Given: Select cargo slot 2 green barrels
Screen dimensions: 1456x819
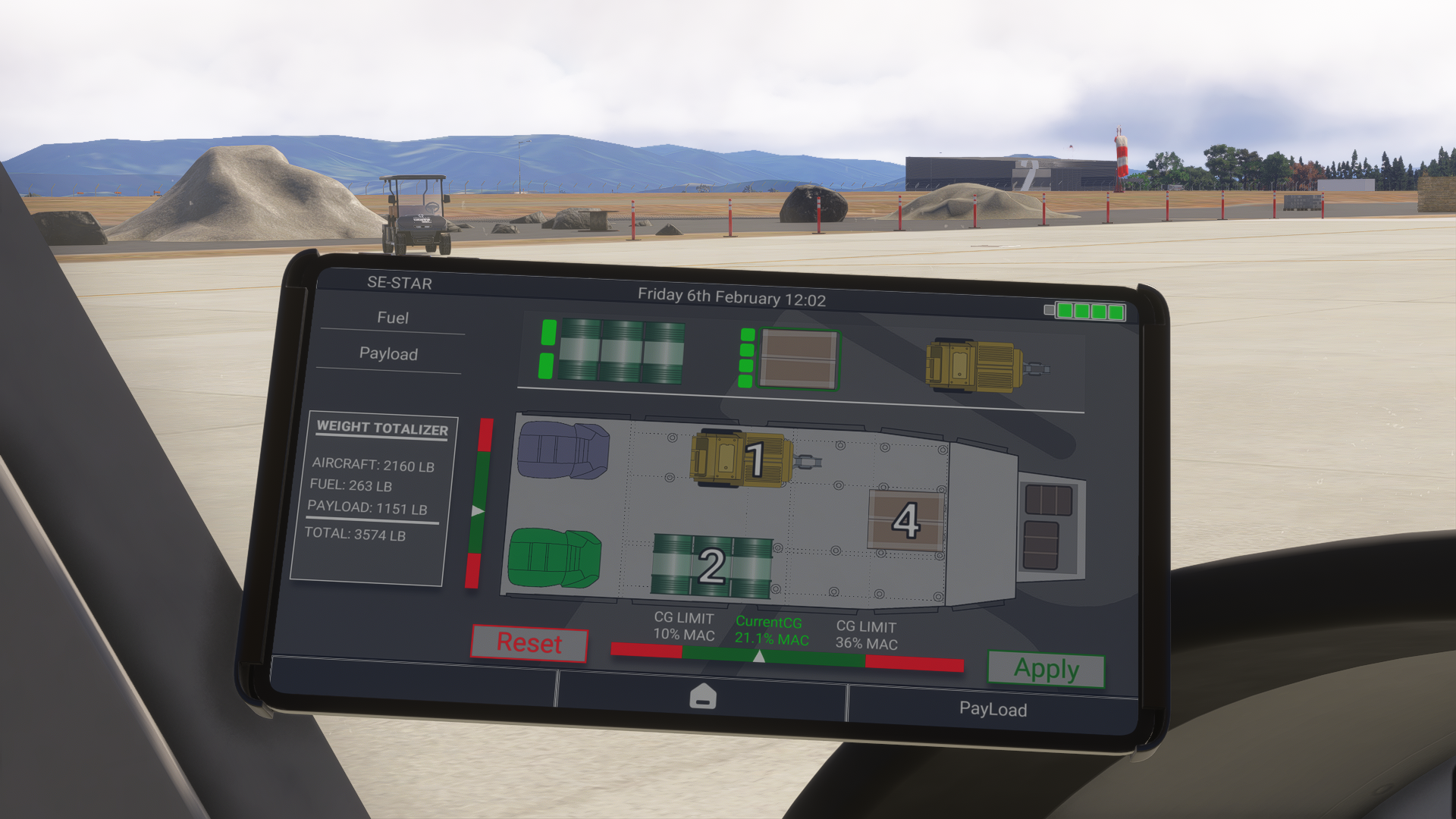Looking at the screenshot, I should [x=711, y=566].
